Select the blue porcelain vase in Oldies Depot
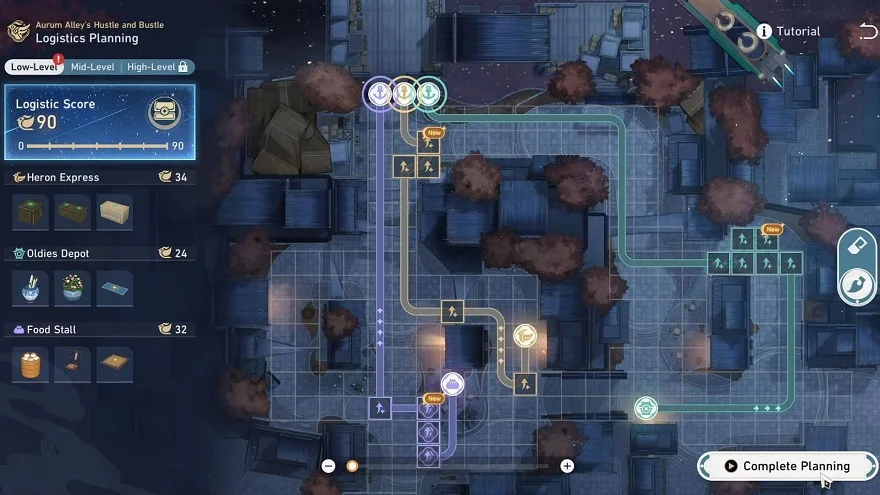Viewport: 880px width, 495px height. [x=29, y=288]
